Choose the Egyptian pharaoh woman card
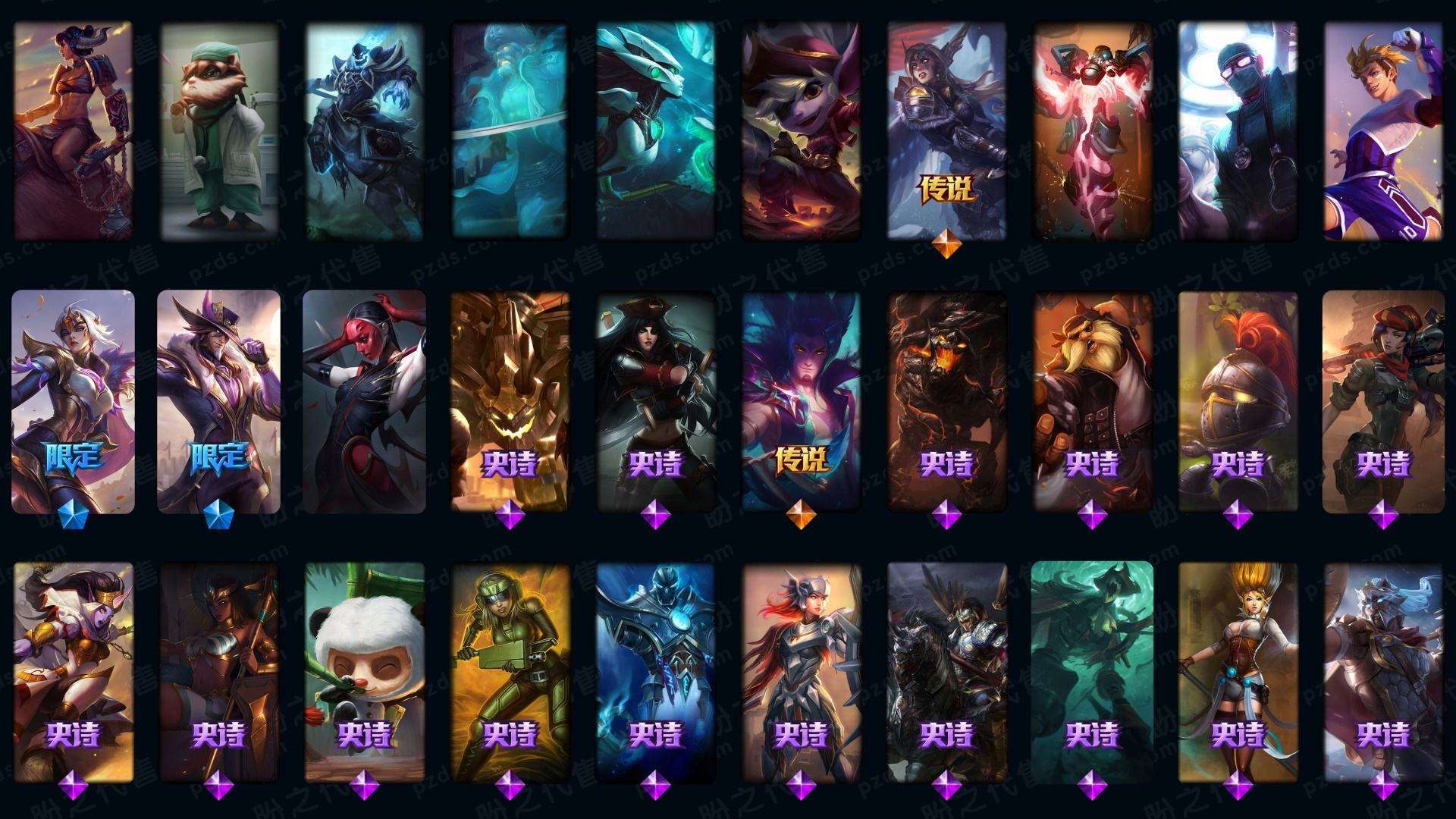The width and height of the screenshot is (1456, 819). (218, 671)
